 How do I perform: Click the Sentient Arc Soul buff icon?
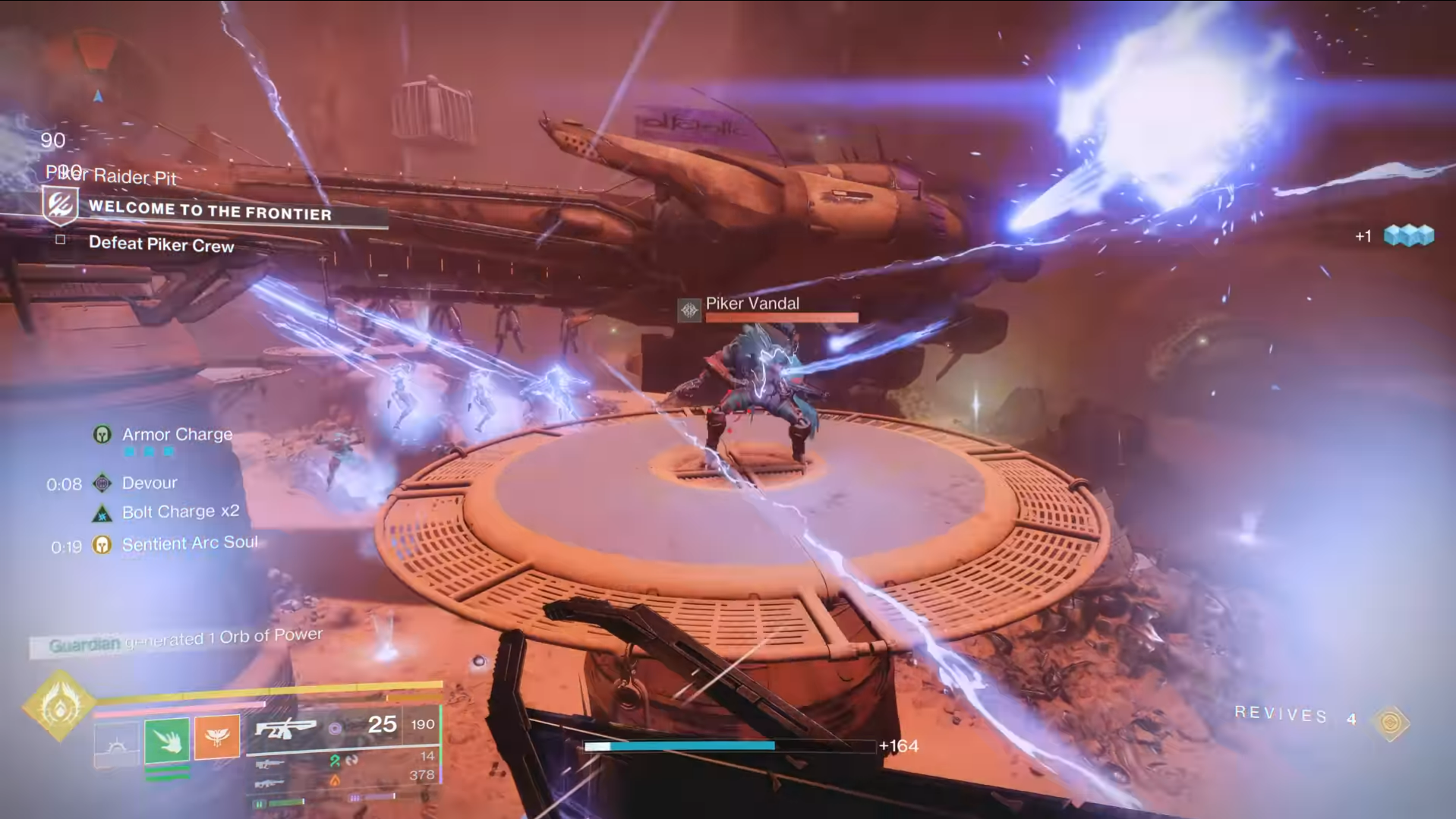tap(102, 544)
